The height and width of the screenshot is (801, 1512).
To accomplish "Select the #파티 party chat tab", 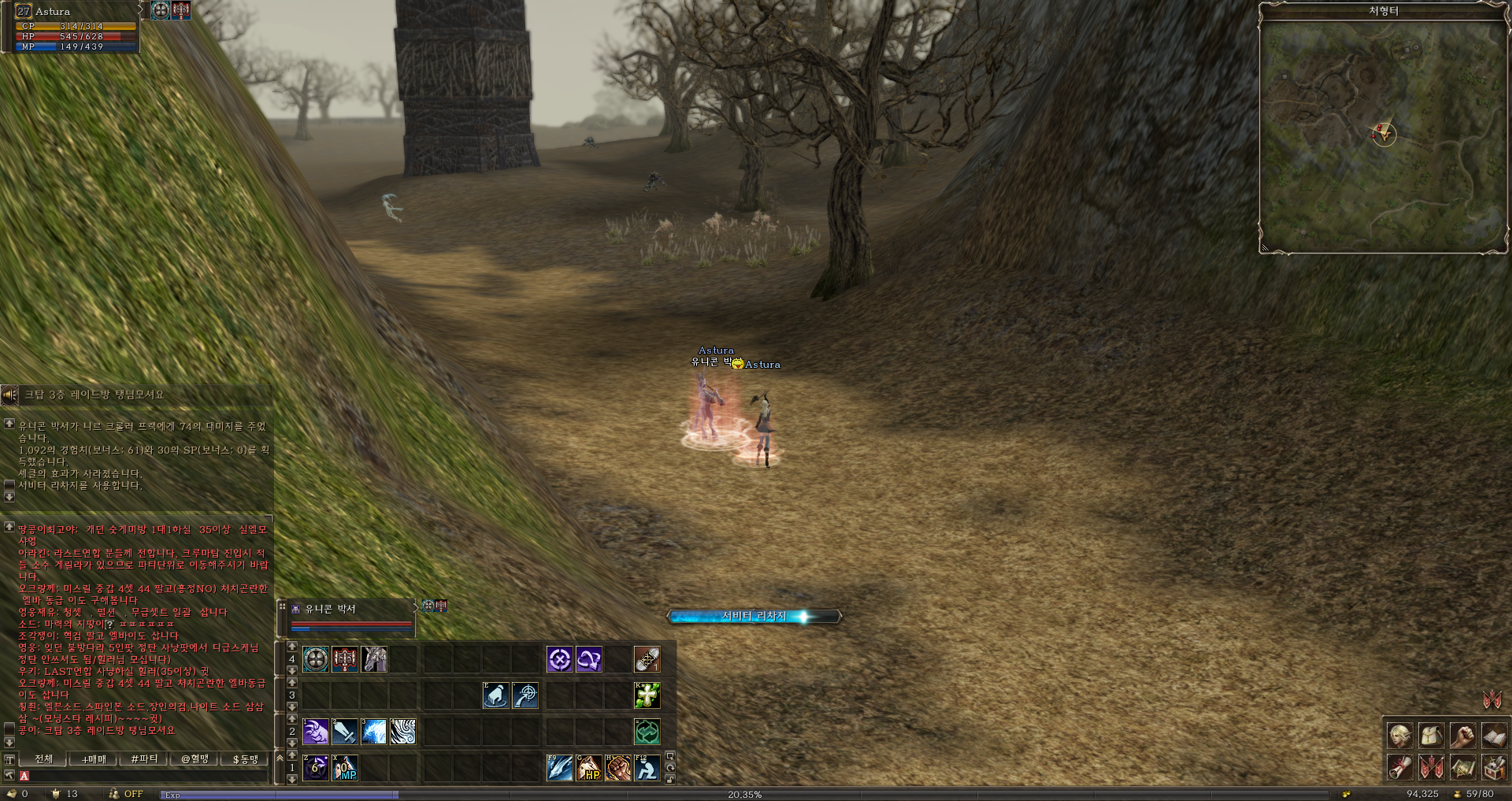I will (144, 759).
